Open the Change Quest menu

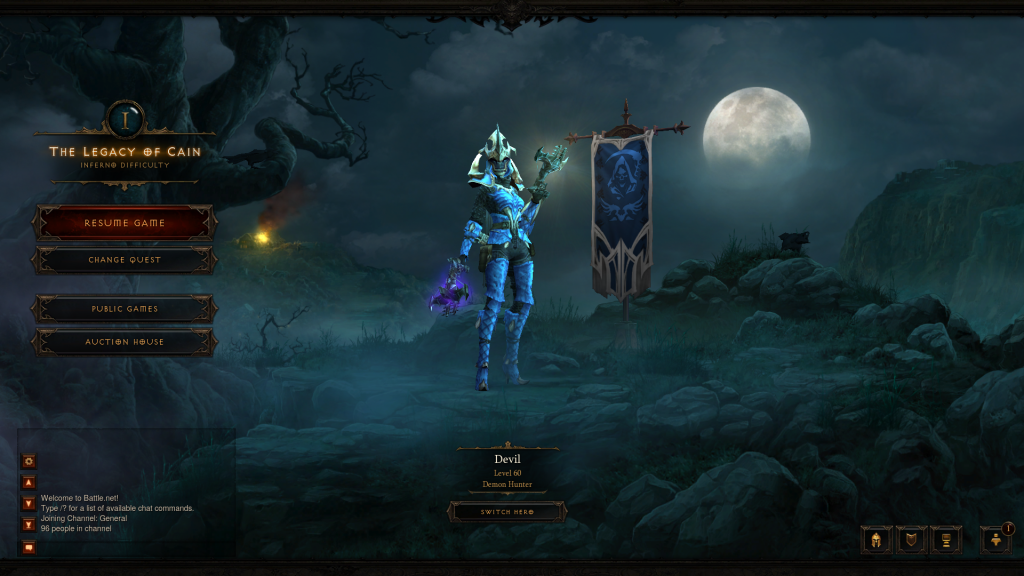(x=124, y=260)
